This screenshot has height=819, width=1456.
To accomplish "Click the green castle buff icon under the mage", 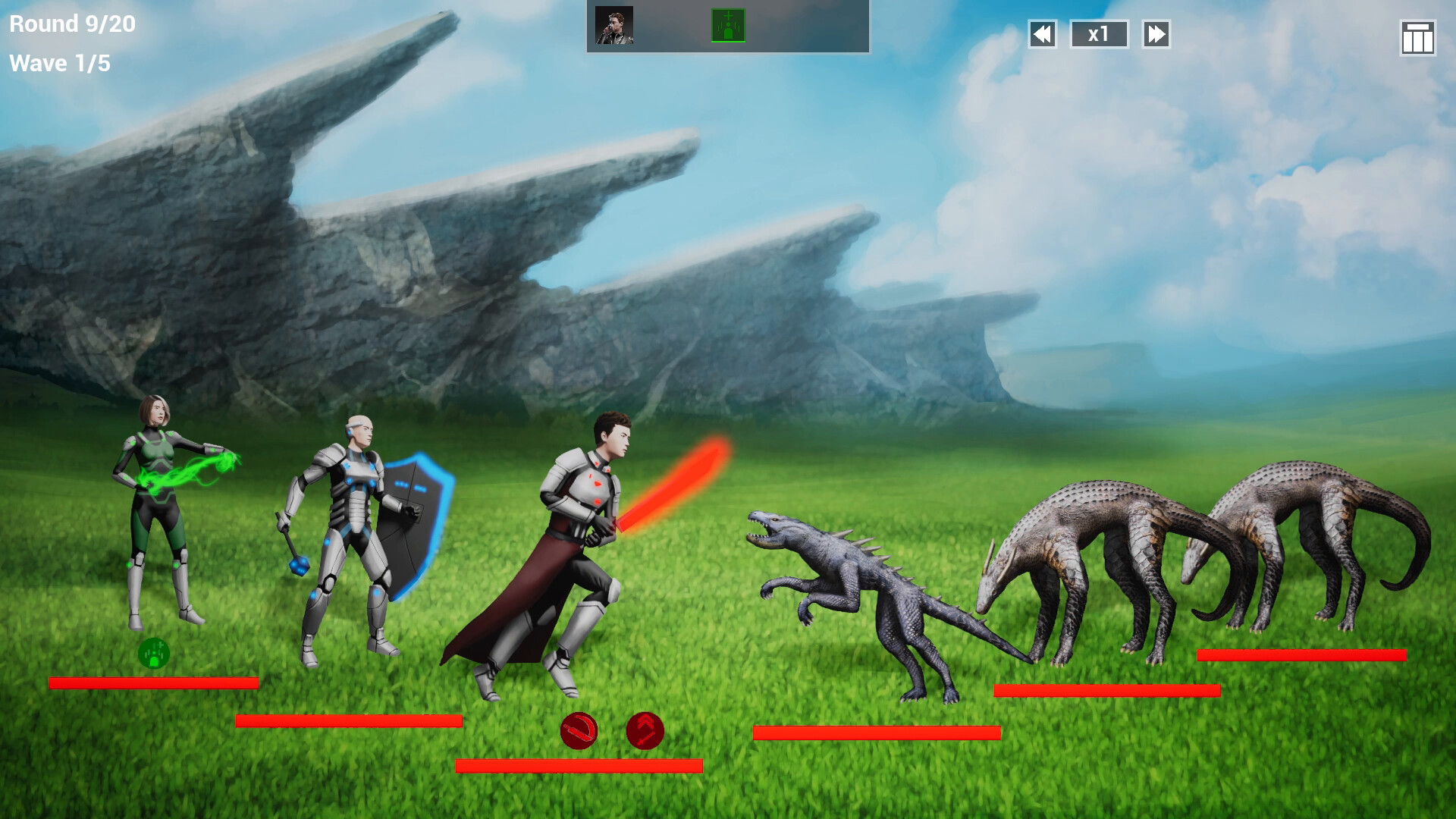I will coord(155,652).
